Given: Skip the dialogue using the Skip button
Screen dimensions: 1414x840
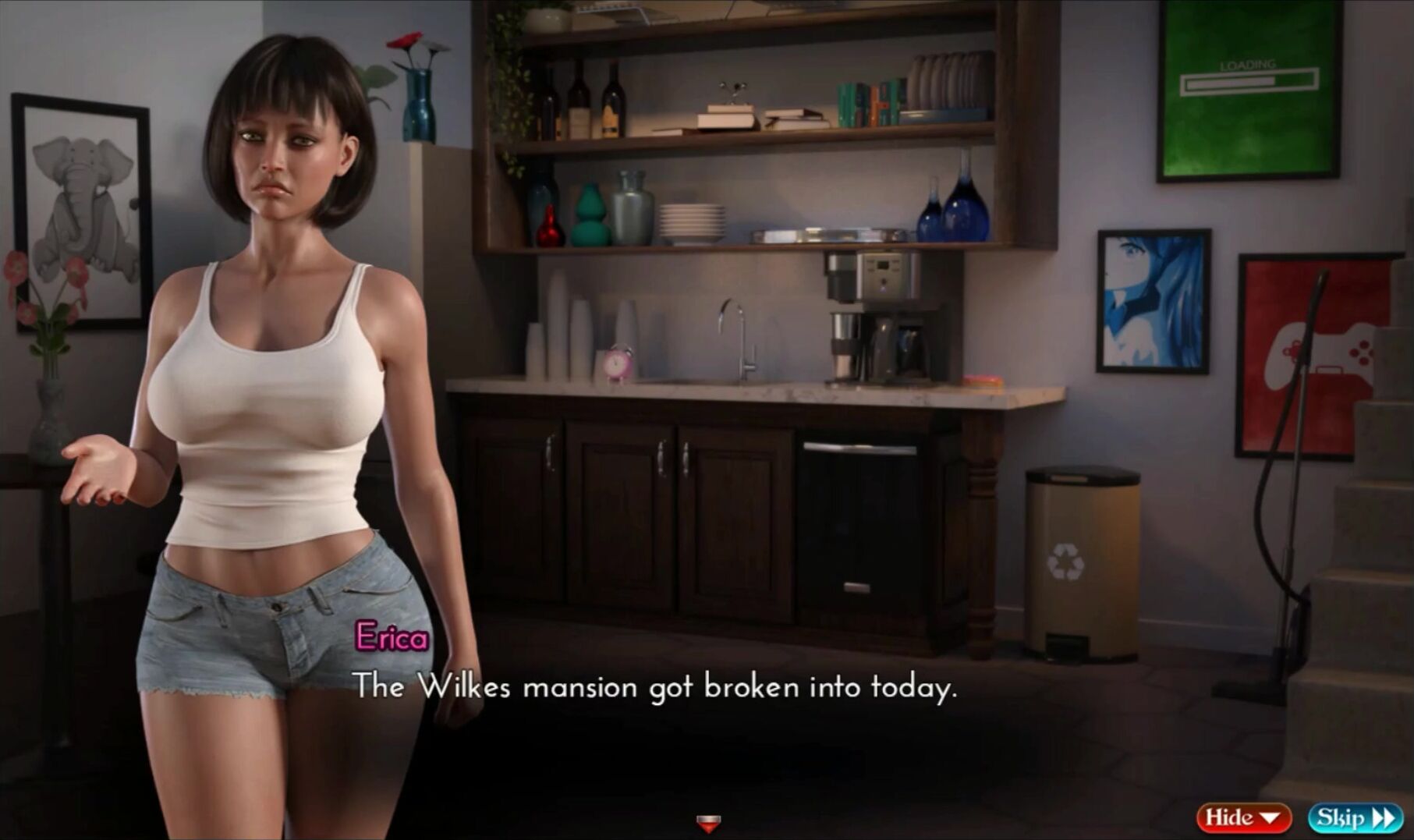Looking at the screenshot, I should (1355, 817).
